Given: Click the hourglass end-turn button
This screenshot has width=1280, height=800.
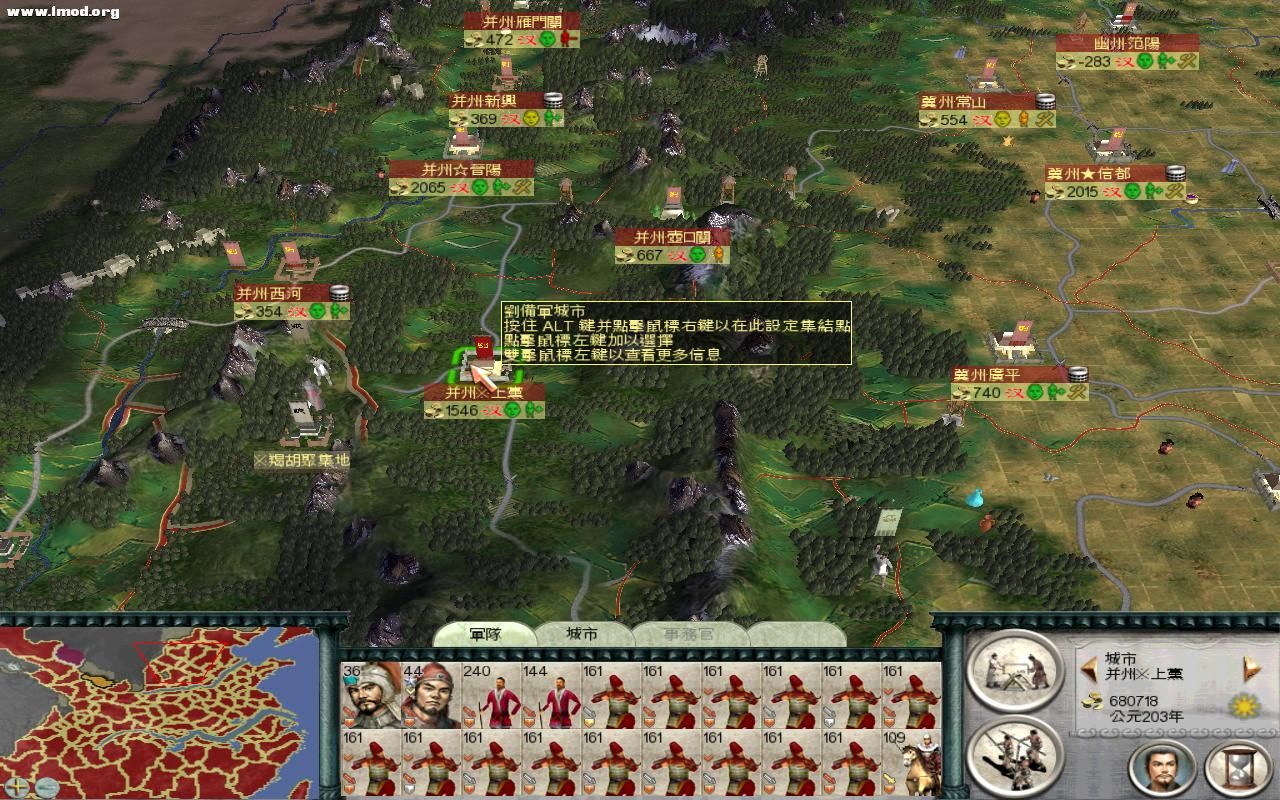Looking at the screenshot, I should tap(1236, 769).
